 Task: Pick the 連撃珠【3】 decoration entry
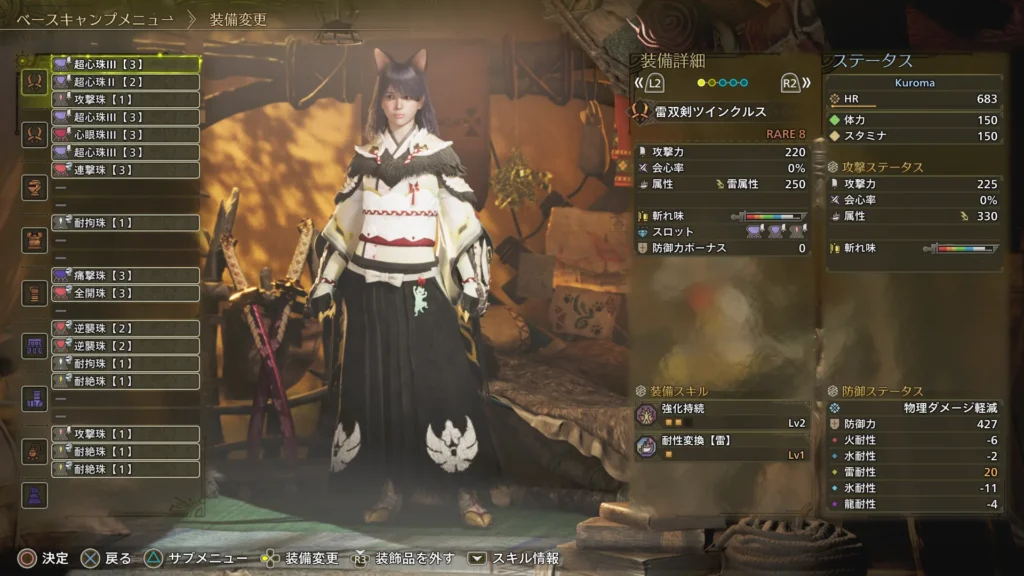[x=125, y=170]
